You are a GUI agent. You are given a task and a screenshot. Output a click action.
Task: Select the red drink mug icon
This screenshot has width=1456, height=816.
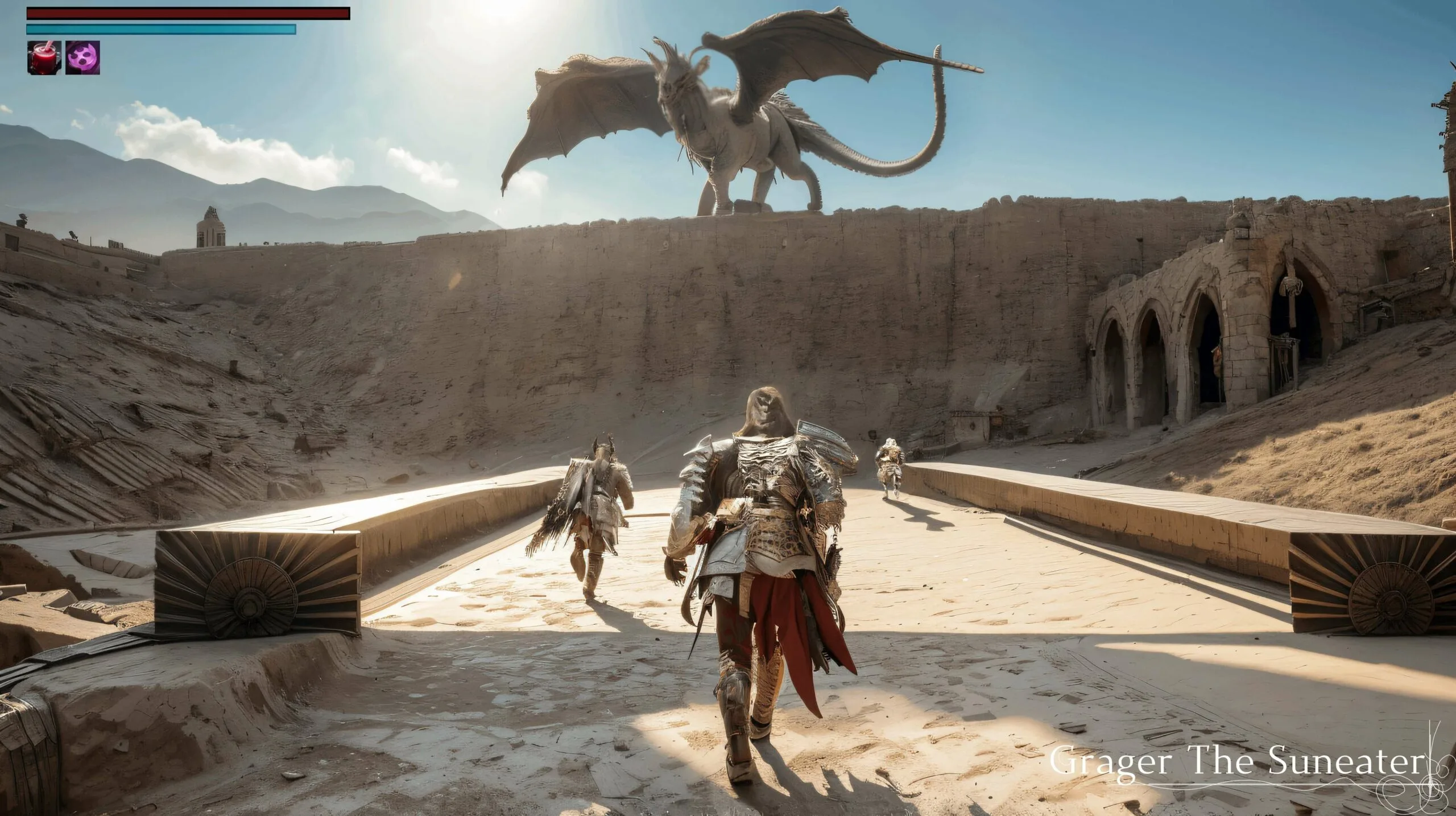coord(44,57)
